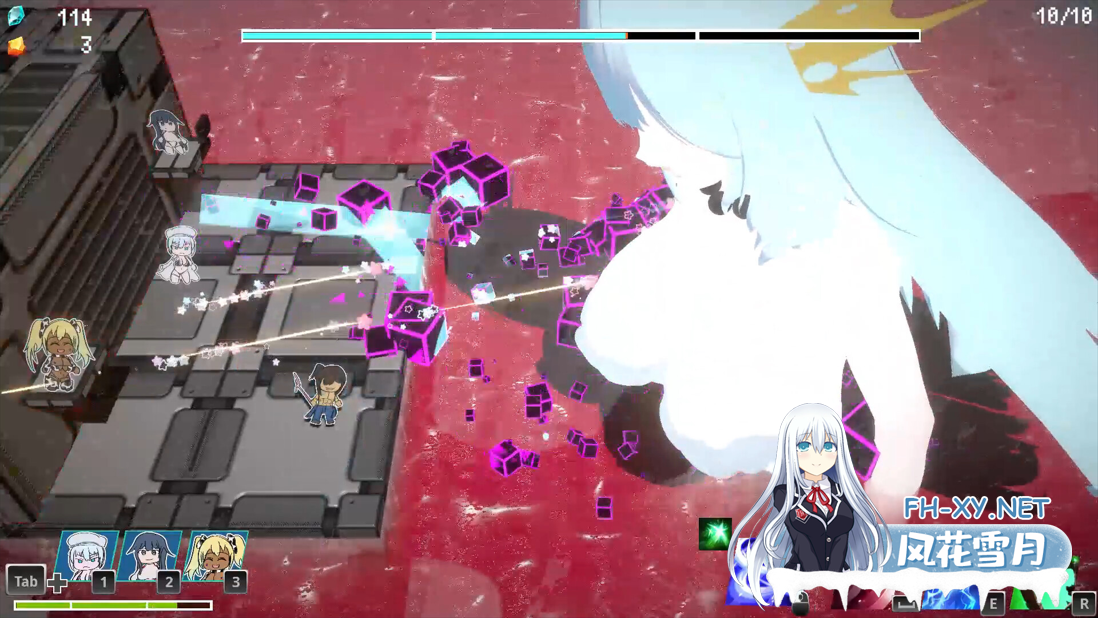Choose the blonde twin-tail character portrait
Image resolution: width=1098 pixels, height=618 pixels.
point(215,556)
